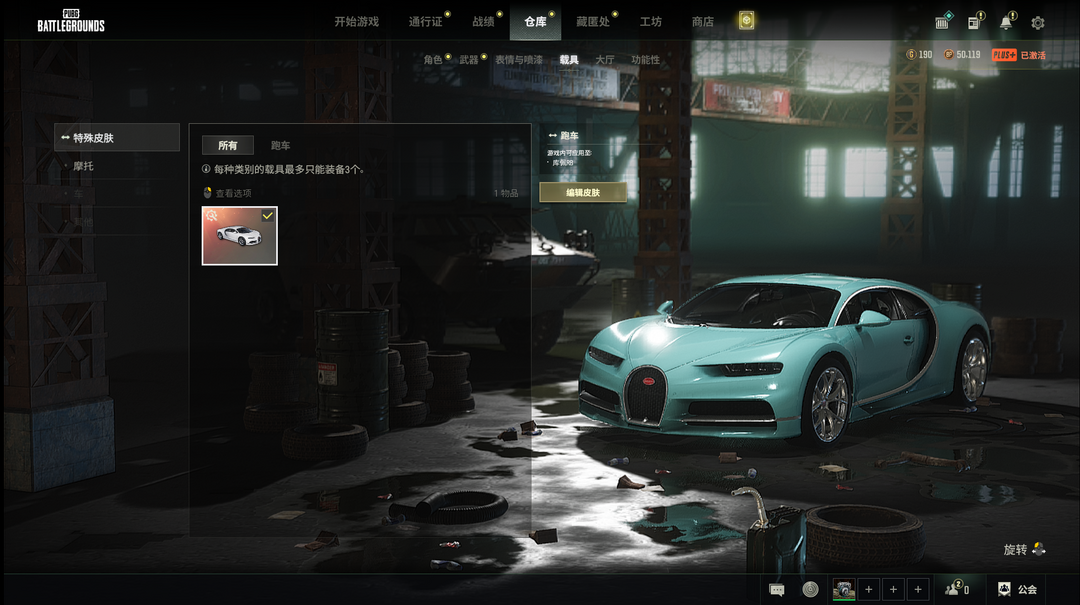Click the 编辑皮肤 (Edit Skin) button
Image resolution: width=1080 pixels, height=605 pixels.
point(583,192)
